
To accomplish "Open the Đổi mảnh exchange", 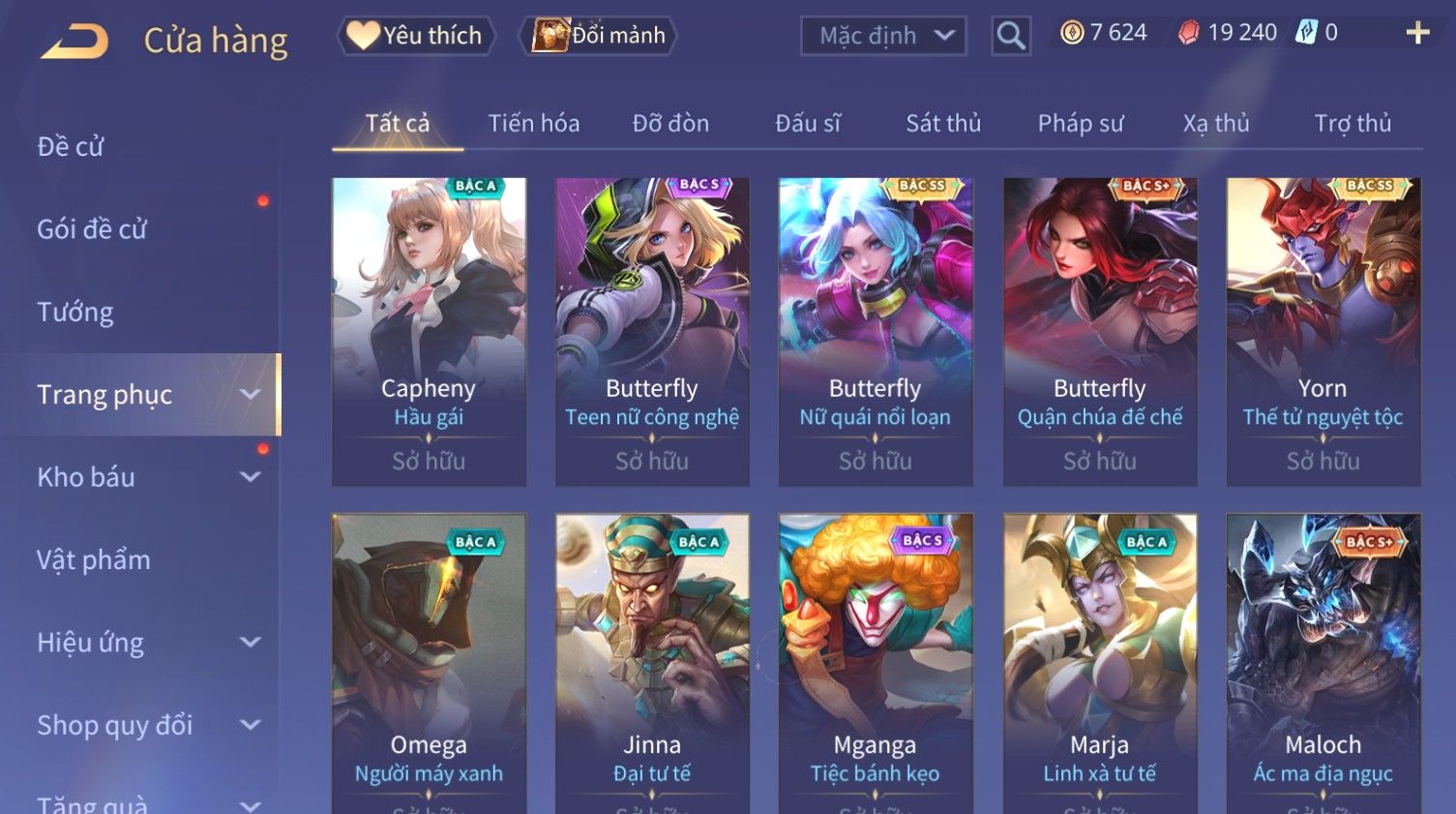I will pos(599,36).
